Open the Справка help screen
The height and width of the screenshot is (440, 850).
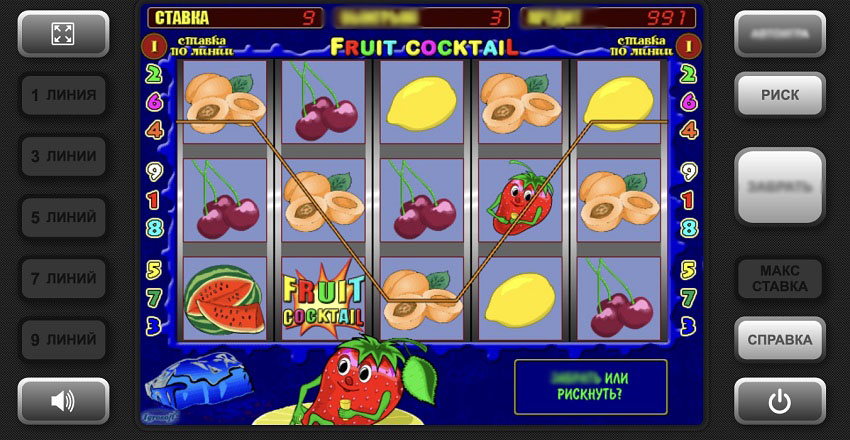780,340
